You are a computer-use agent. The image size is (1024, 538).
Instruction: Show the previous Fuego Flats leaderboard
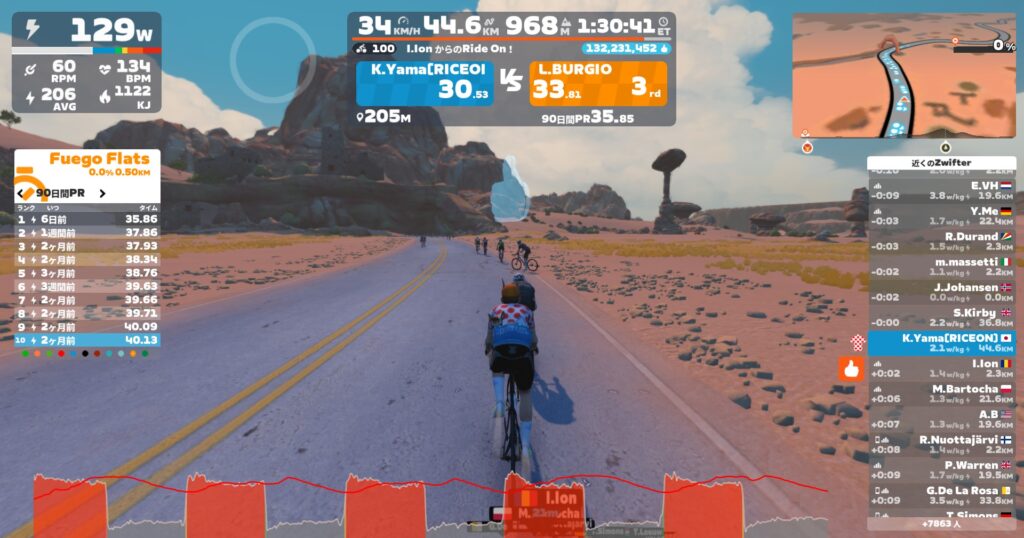click(x=22, y=192)
